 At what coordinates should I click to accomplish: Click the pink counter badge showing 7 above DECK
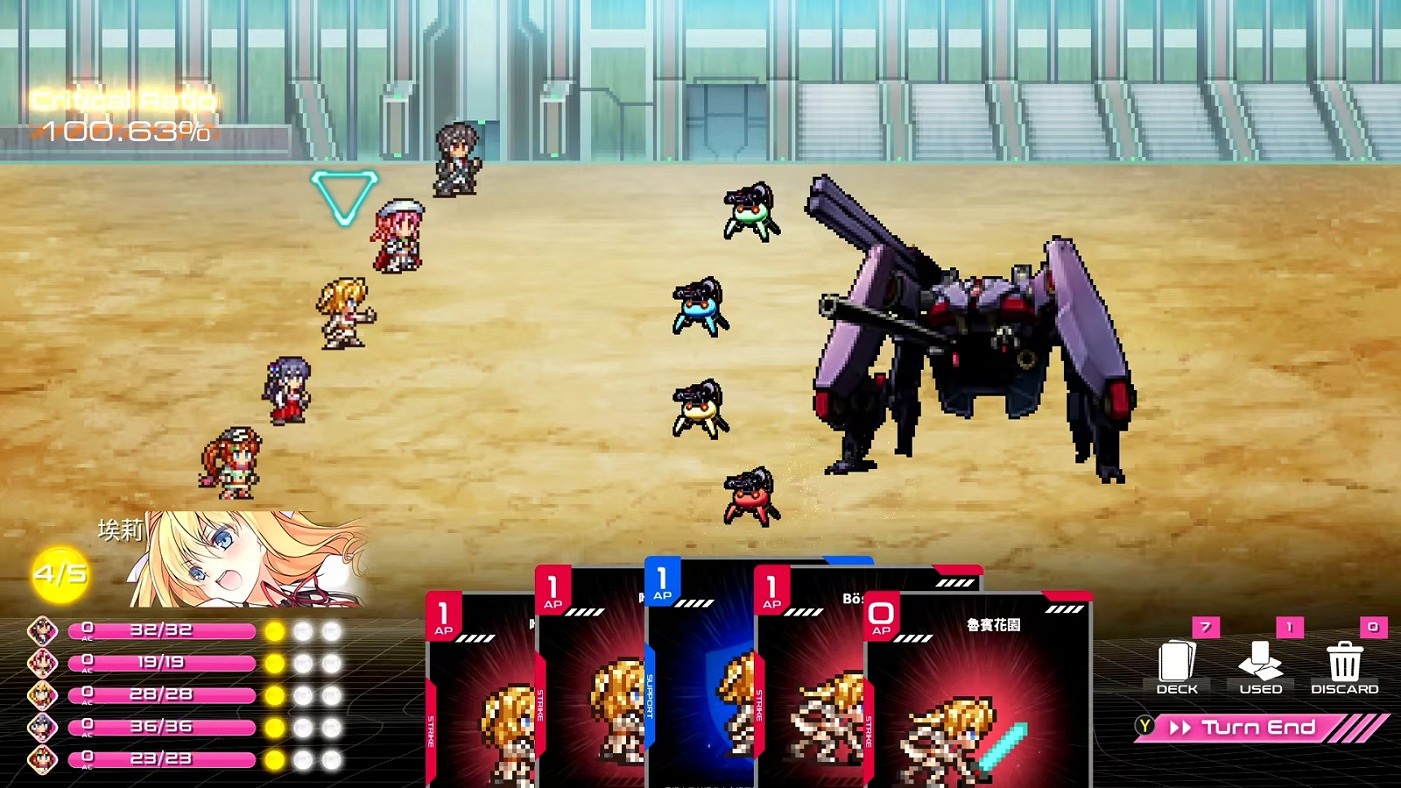click(x=1205, y=628)
